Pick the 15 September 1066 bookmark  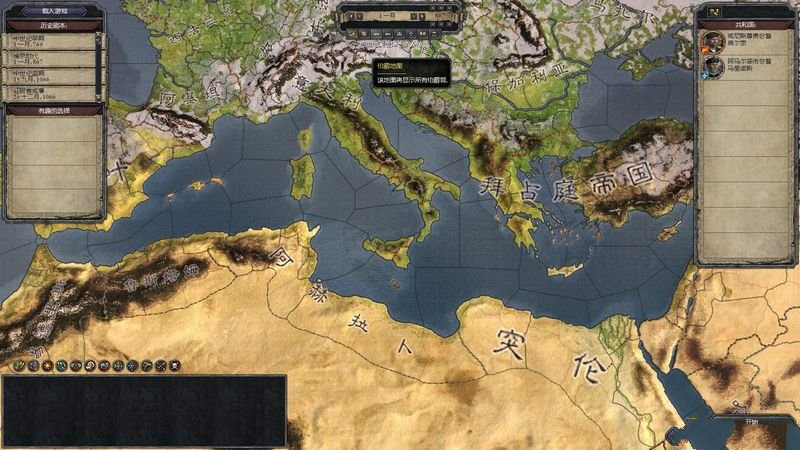pyautogui.click(x=52, y=76)
